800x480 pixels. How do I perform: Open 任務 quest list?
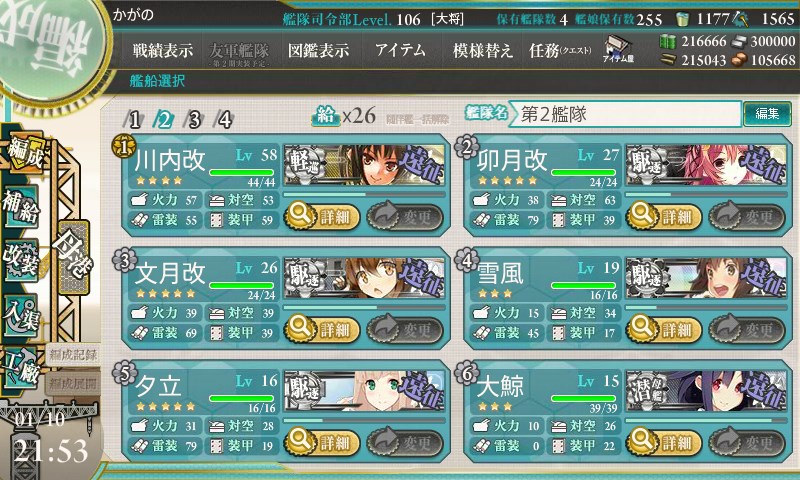click(560, 50)
